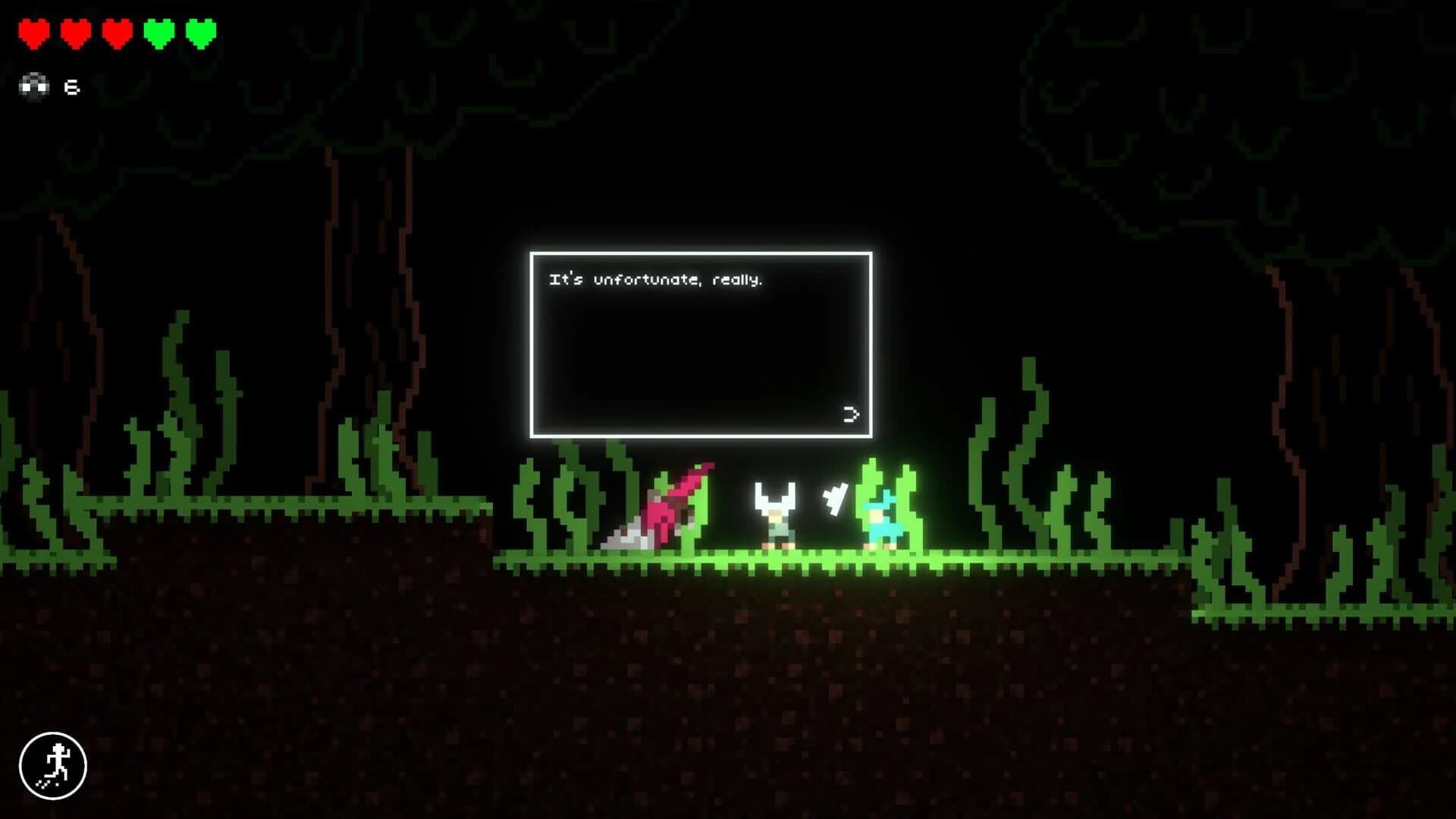Click the fourth heart, first green one
Screen dimensions: 1456x819
(x=158, y=33)
